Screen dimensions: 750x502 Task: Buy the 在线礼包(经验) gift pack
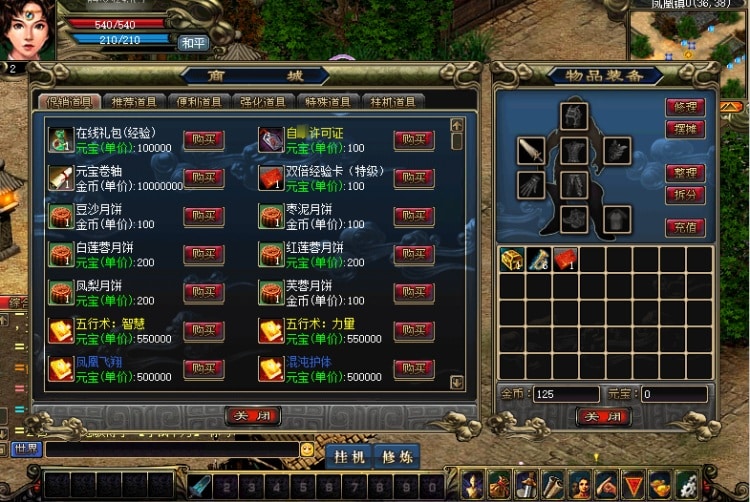pyautogui.click(x=203, y=140)
